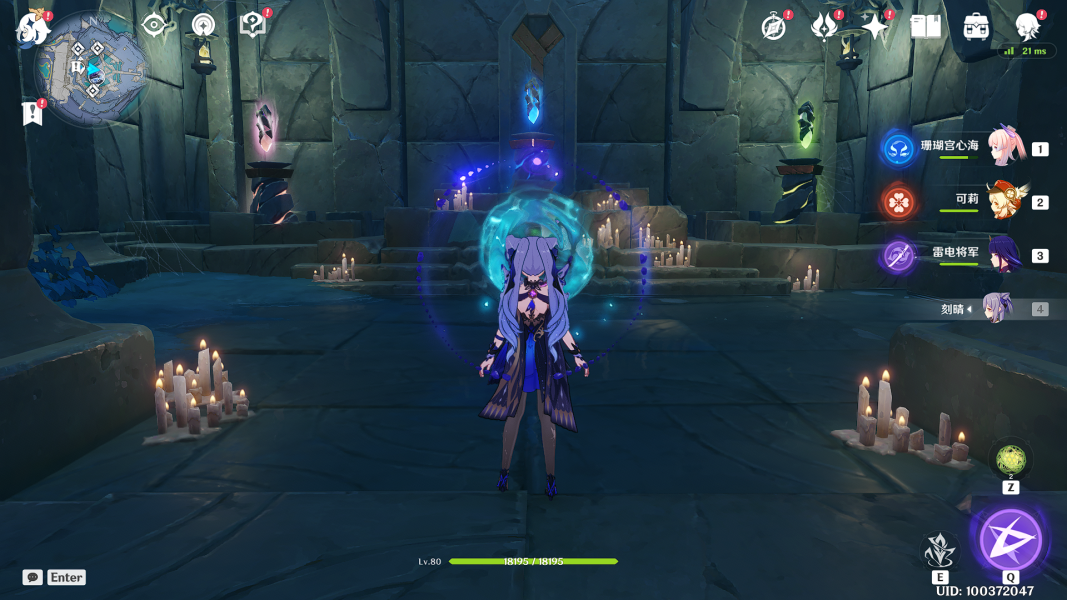Select active character 刻晴 in party list
Image resolution: width=1067 pixels, height=600 pixels.
click(x=998, y=309)
